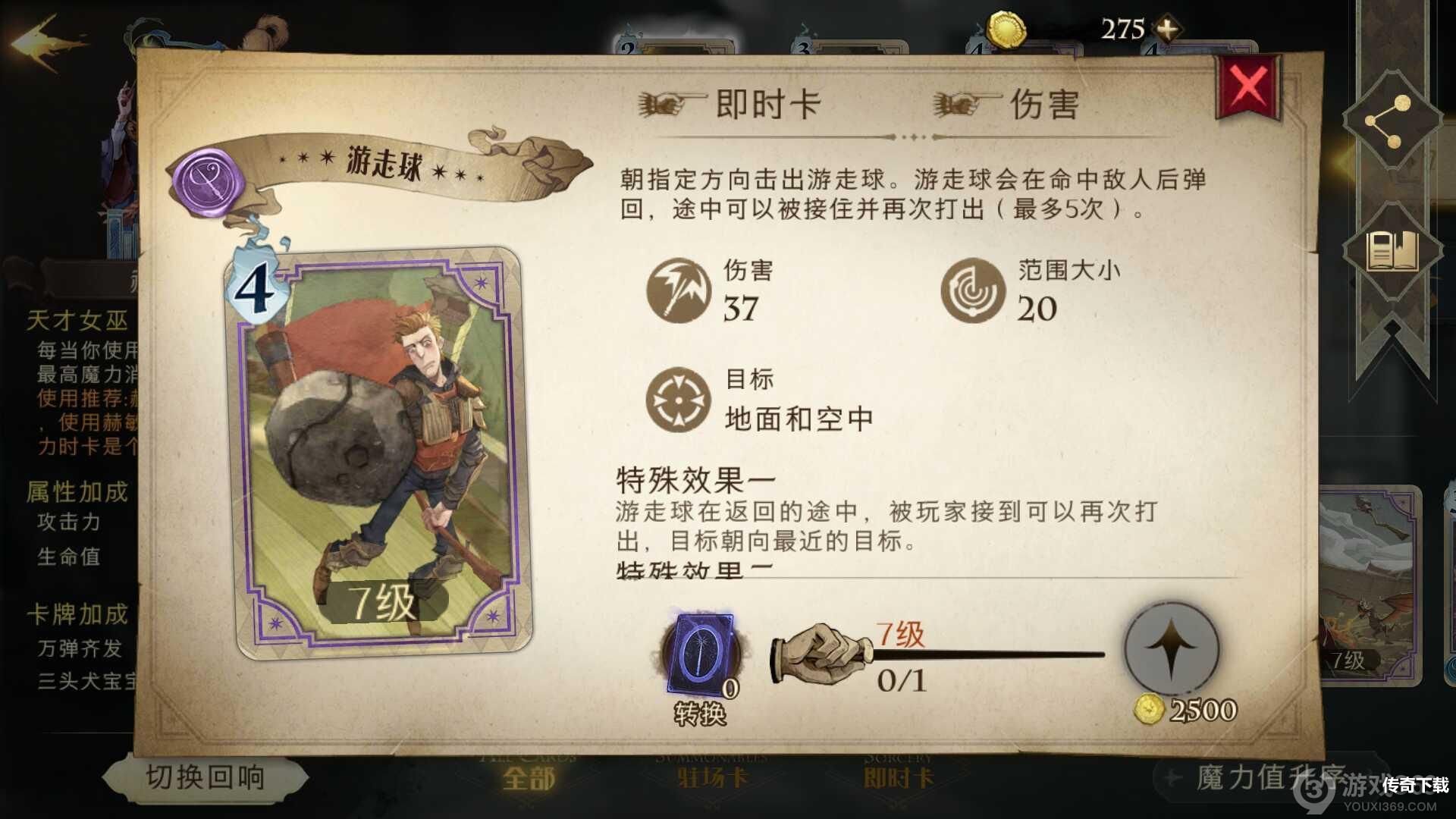Open the 即时卡 tab
This screenshot has height=819, width=1456.
coord(896,780)
